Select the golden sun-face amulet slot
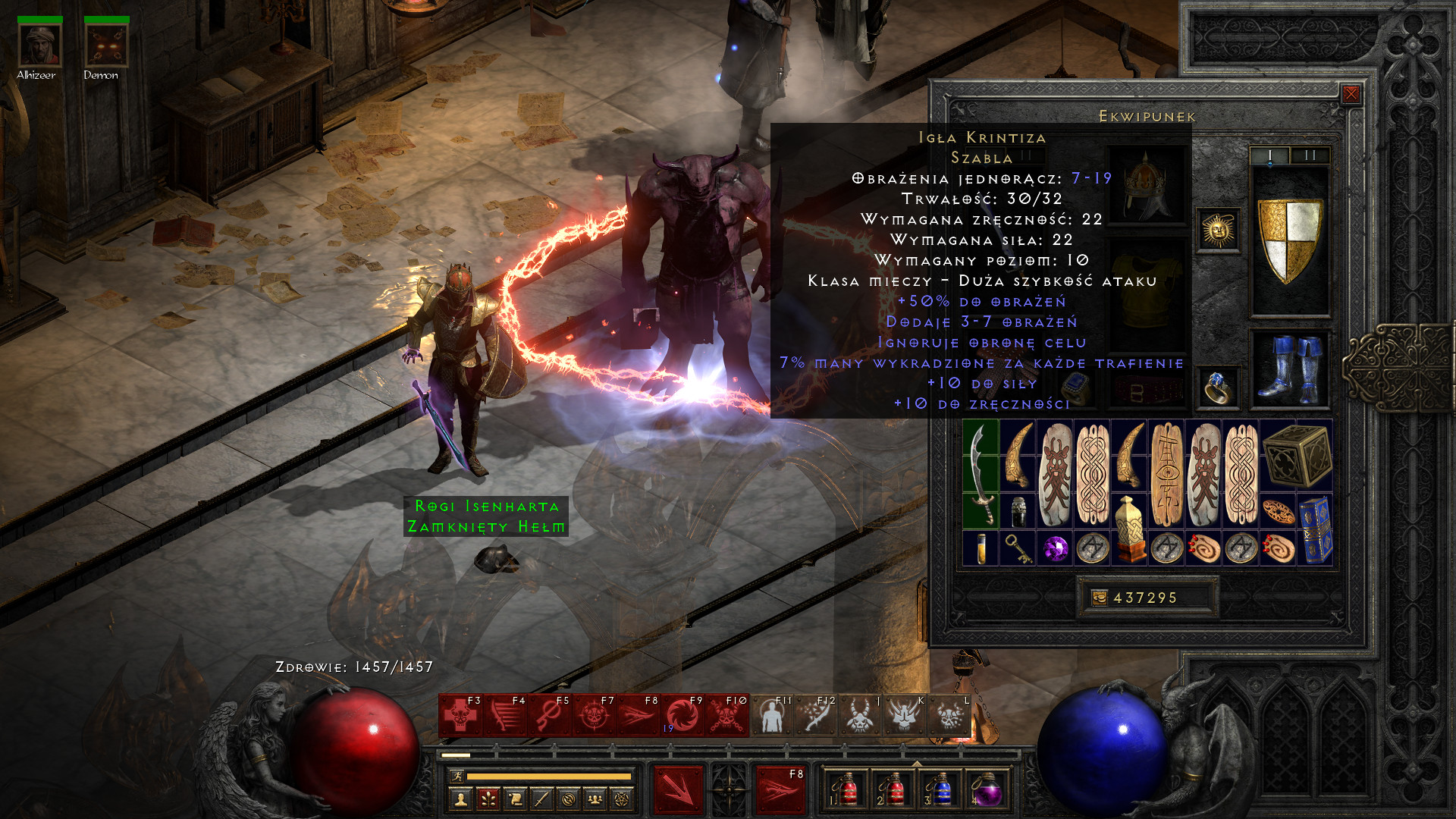Image resolution: width=1456 pixels, height=819 pixels. tap(1219, 230)
